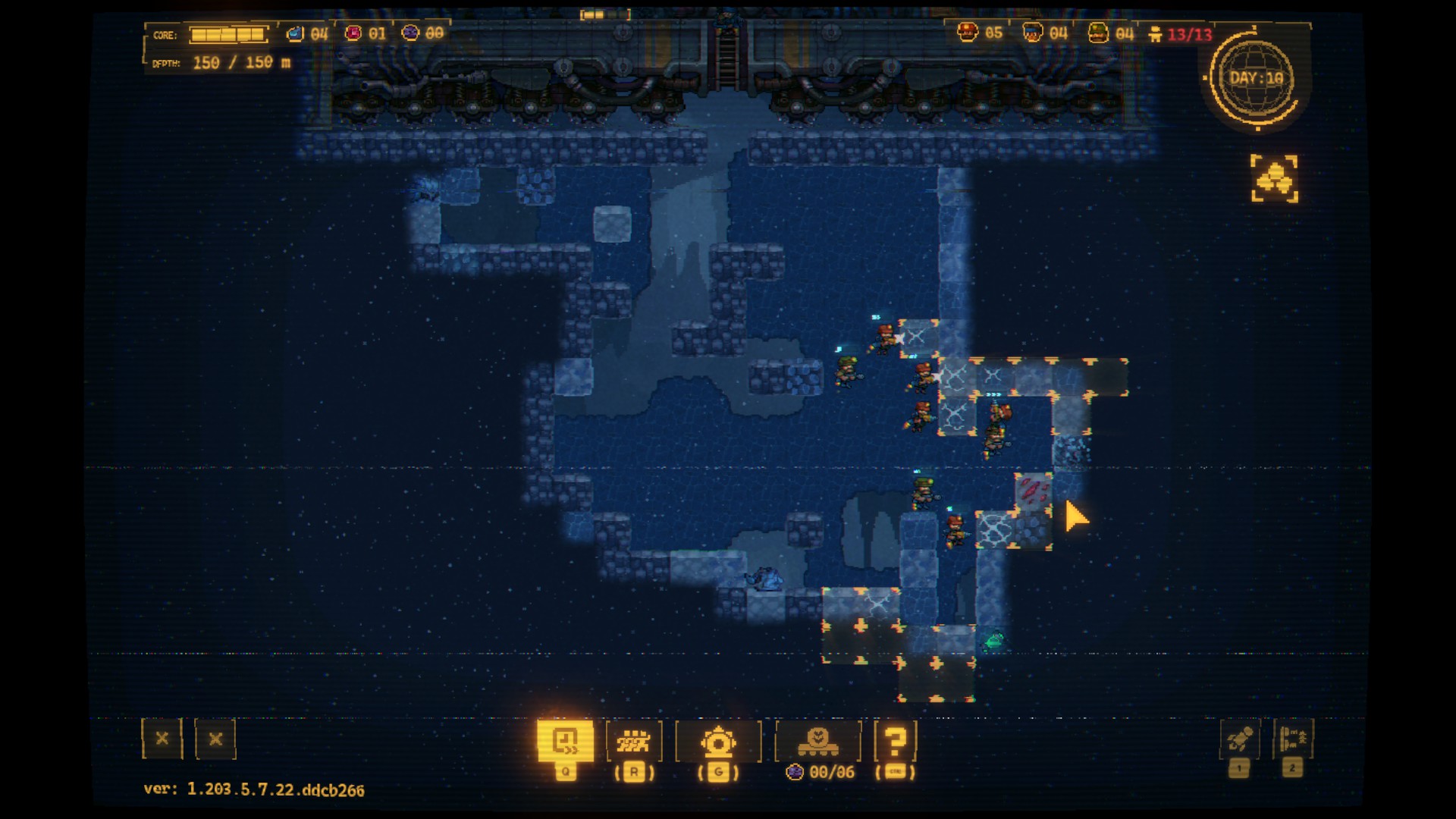Open the question mark help button
Viewport: 1456px width, 819px height.
tap(895, 741)
